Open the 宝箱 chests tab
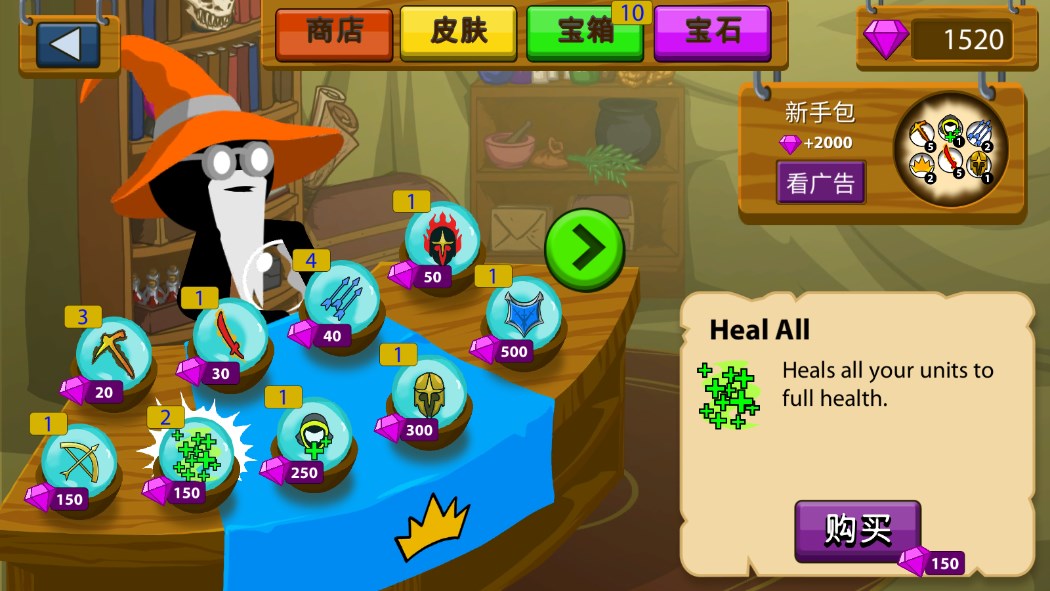The width and height of the screenshot is (1050, 591). pos(585,32)
